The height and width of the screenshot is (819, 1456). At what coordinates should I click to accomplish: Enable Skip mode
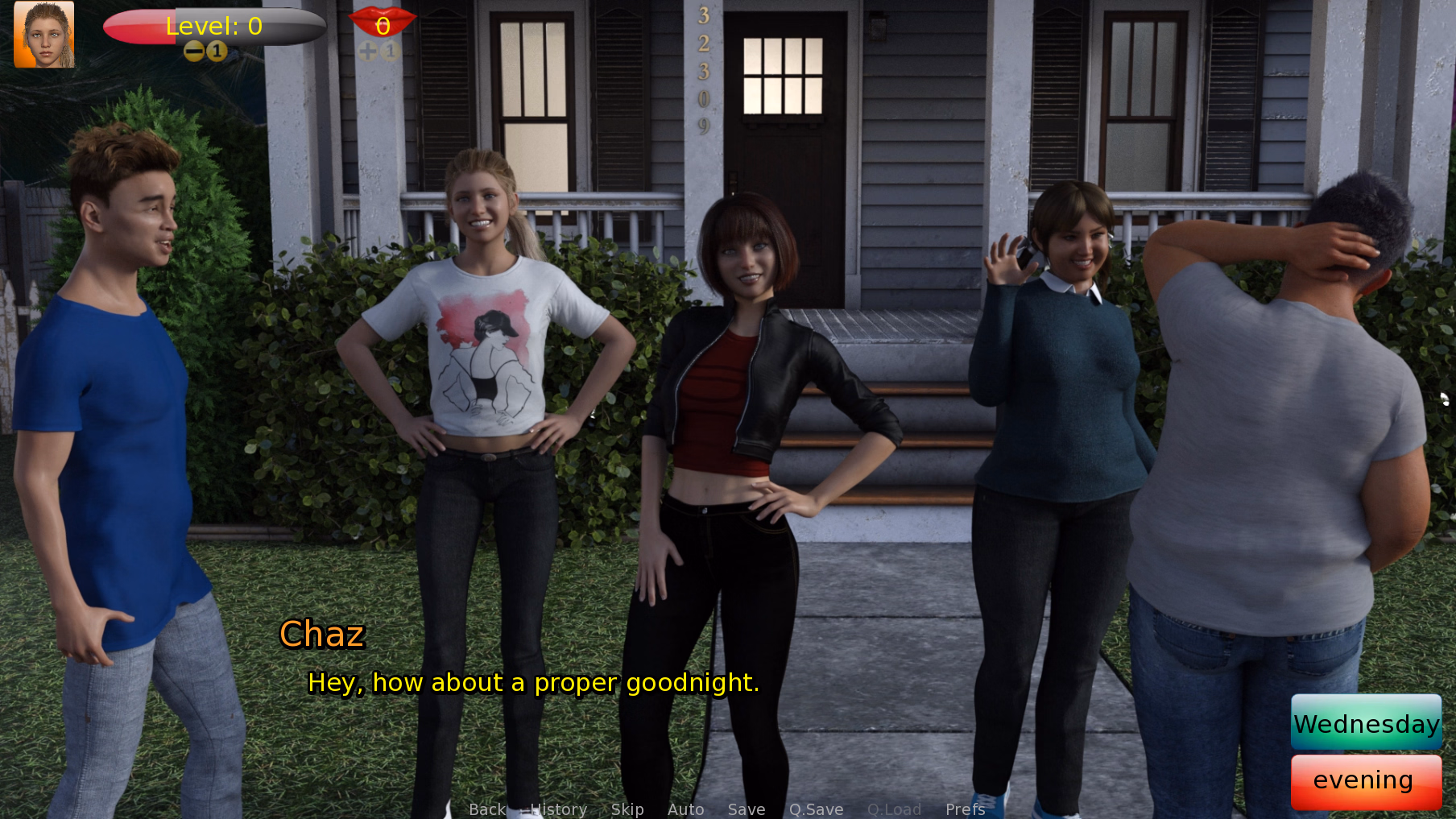point(627,809)
